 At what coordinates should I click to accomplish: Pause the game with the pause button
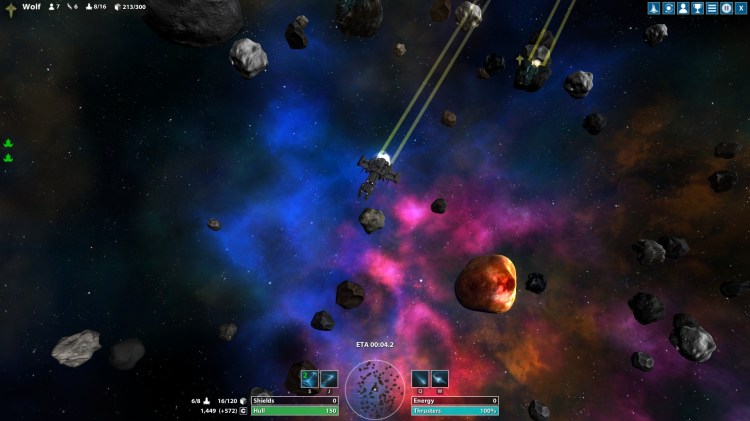click(x=726, y=8)
